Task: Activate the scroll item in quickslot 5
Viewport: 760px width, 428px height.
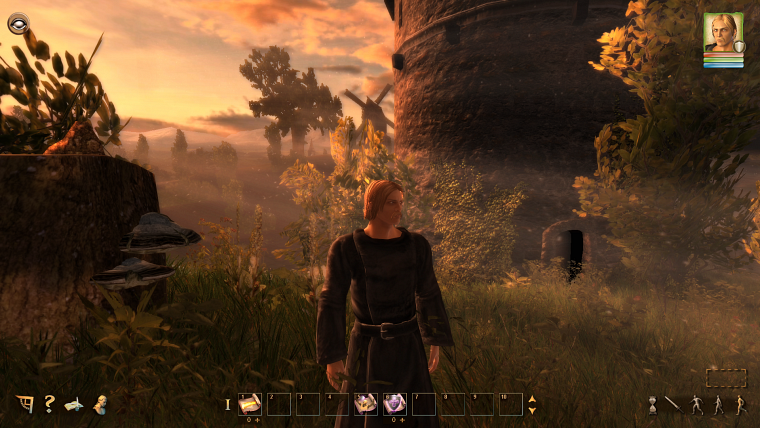Action: point(366,404)
